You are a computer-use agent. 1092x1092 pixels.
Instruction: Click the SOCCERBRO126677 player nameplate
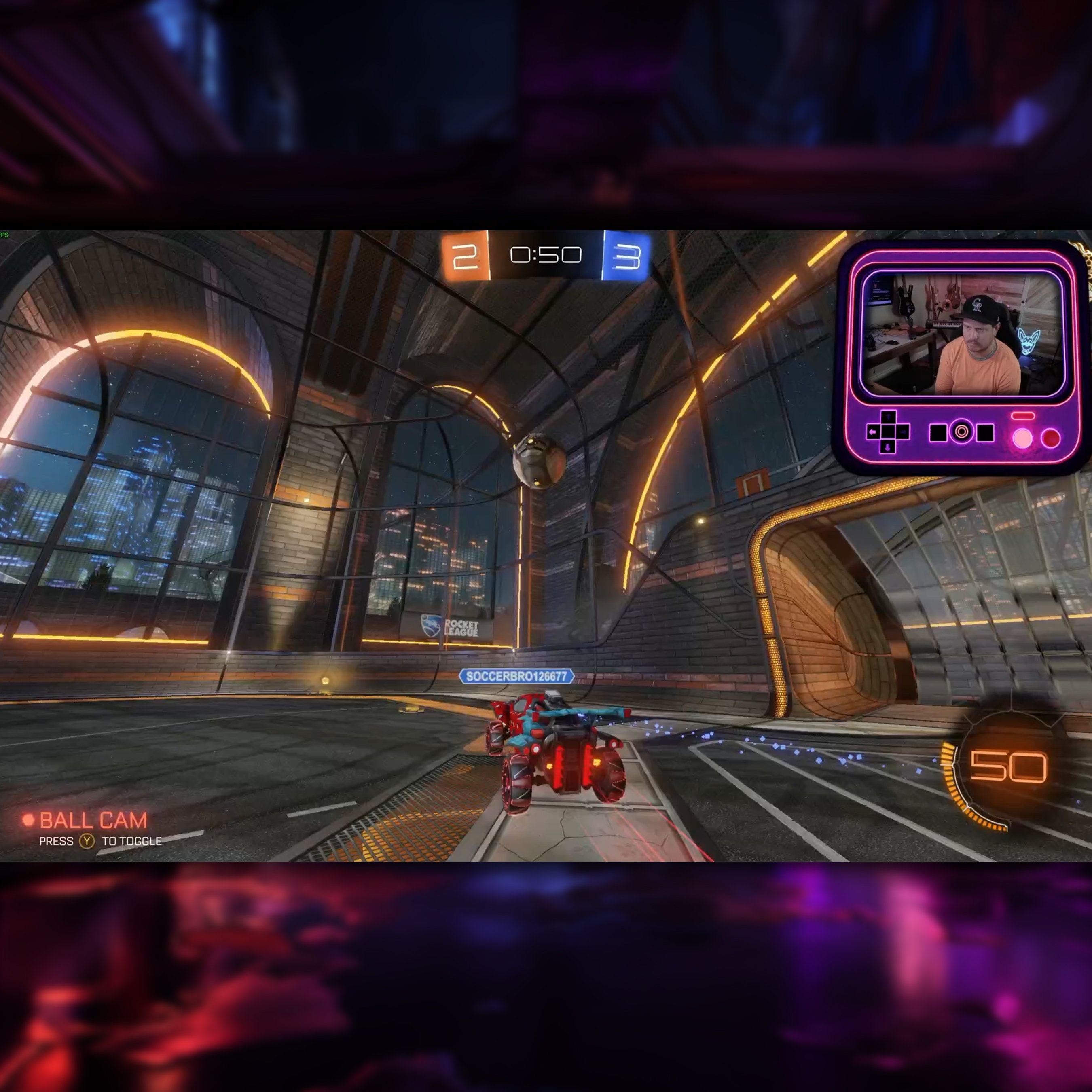point(517,676)
